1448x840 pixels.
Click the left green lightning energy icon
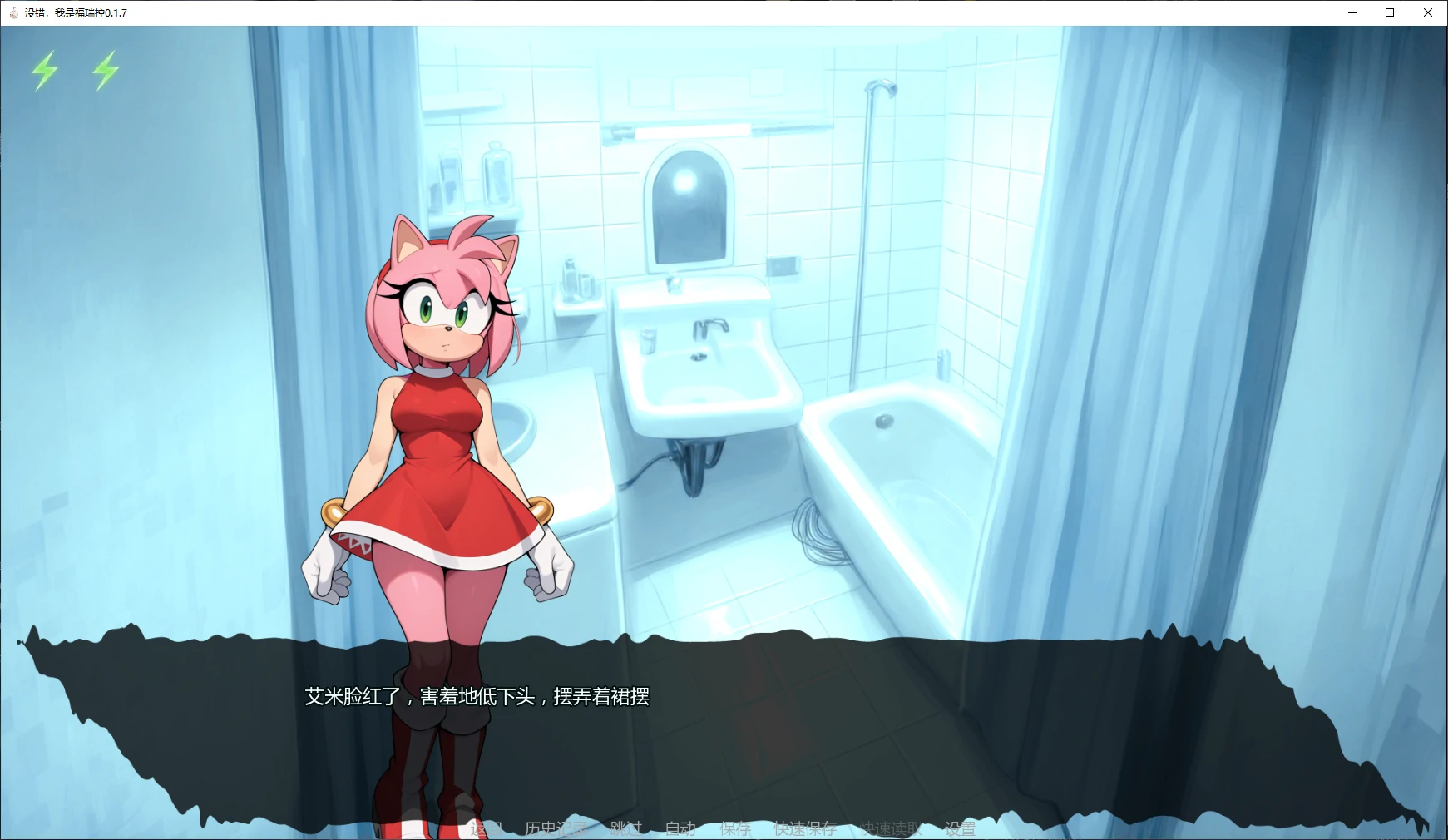(46, 71)
